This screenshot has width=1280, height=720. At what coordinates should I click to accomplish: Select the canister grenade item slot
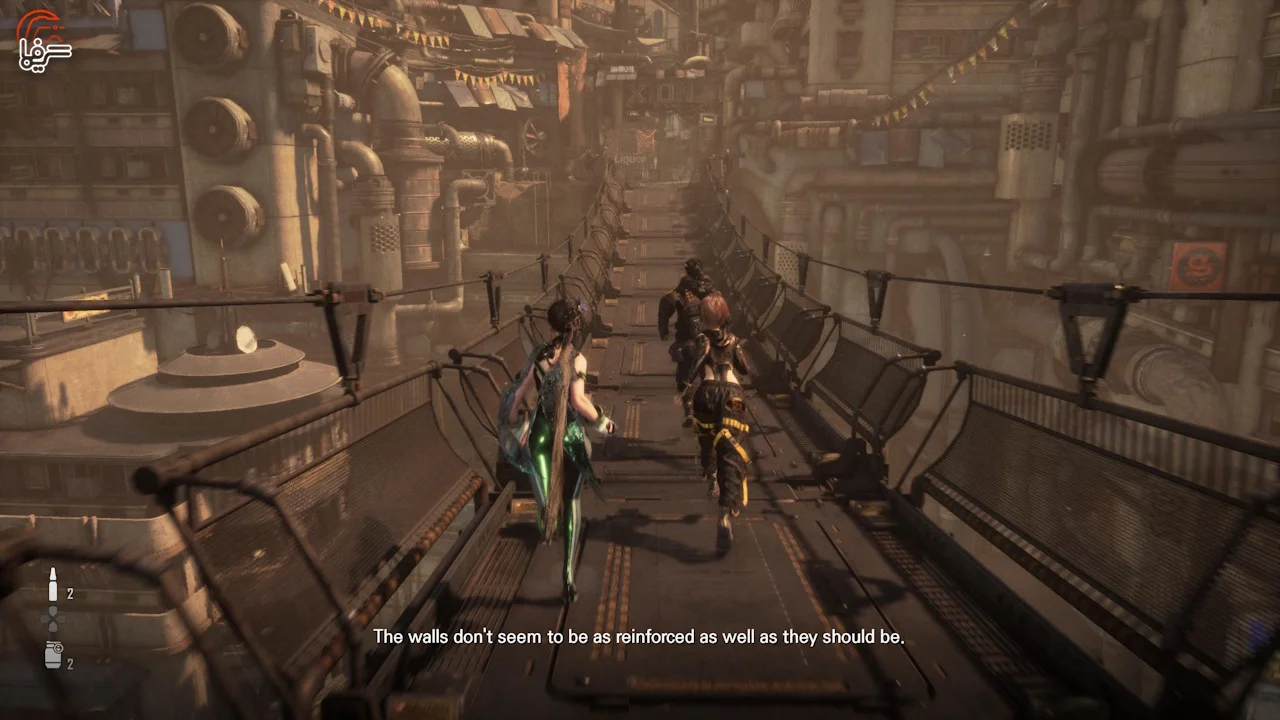click(x=53, y=655)
